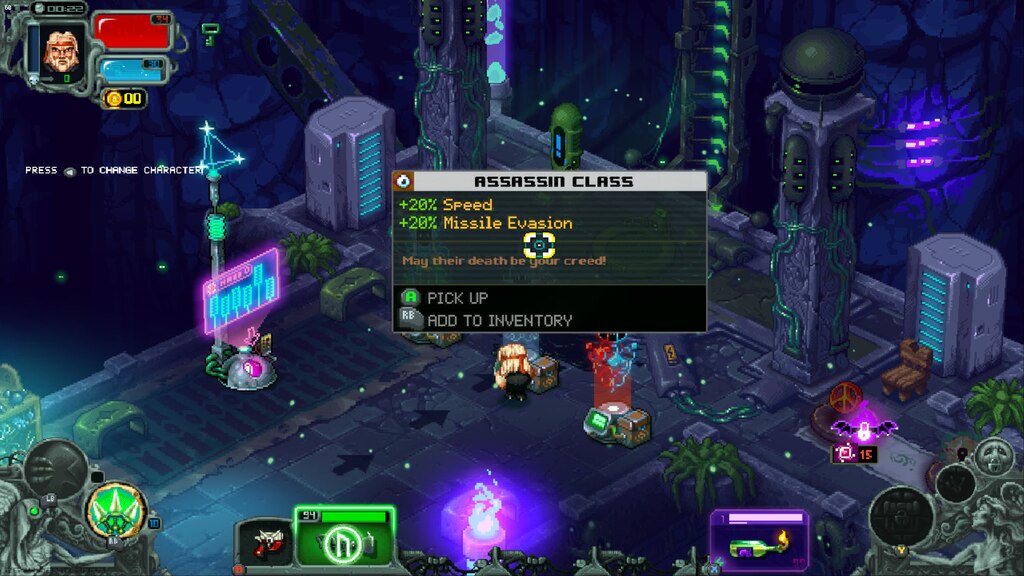The height and width of the screenshot is (576, 1024).
Task: Click the green key icon
Action: tap(210, 33)
